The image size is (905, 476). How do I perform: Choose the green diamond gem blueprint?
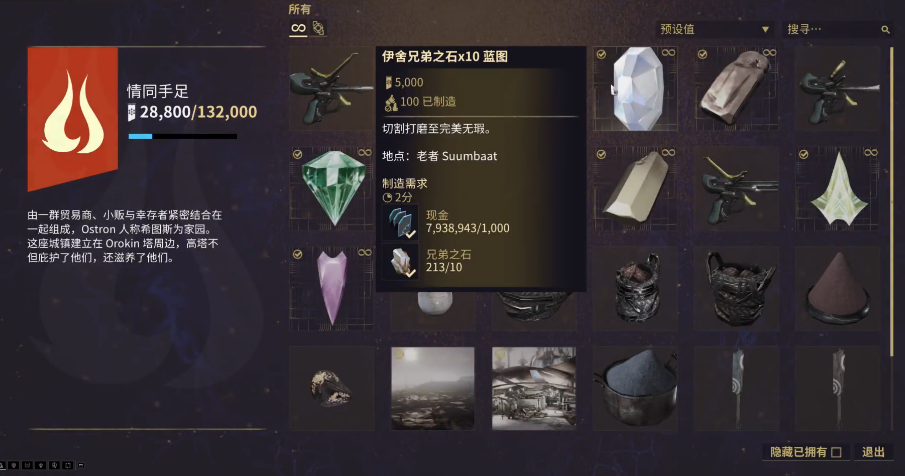[x=331, y=187]
